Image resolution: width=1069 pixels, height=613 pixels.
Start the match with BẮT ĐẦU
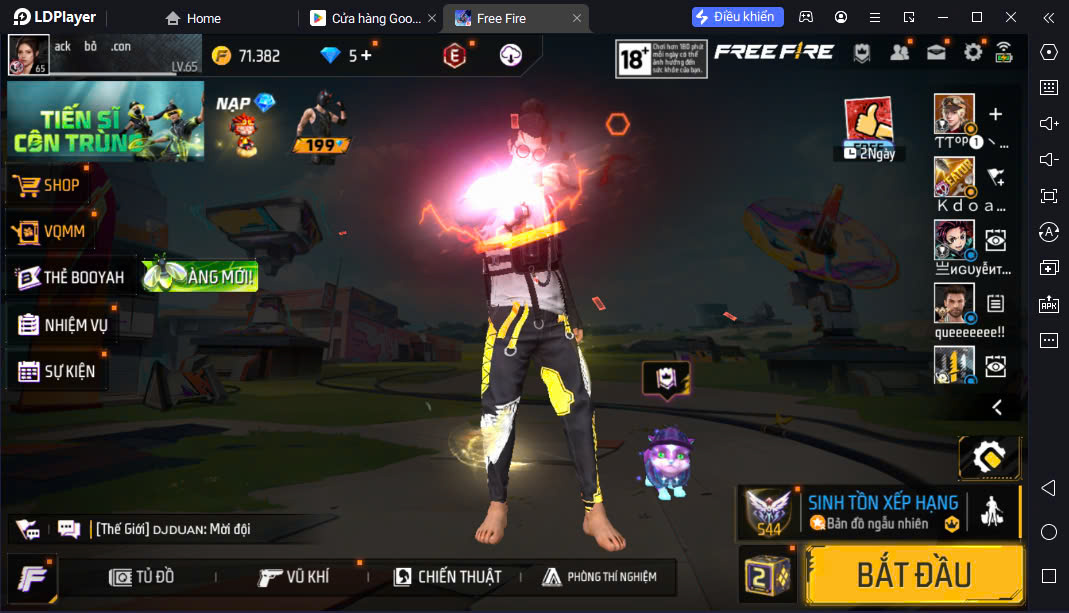(x=914, y=575)
